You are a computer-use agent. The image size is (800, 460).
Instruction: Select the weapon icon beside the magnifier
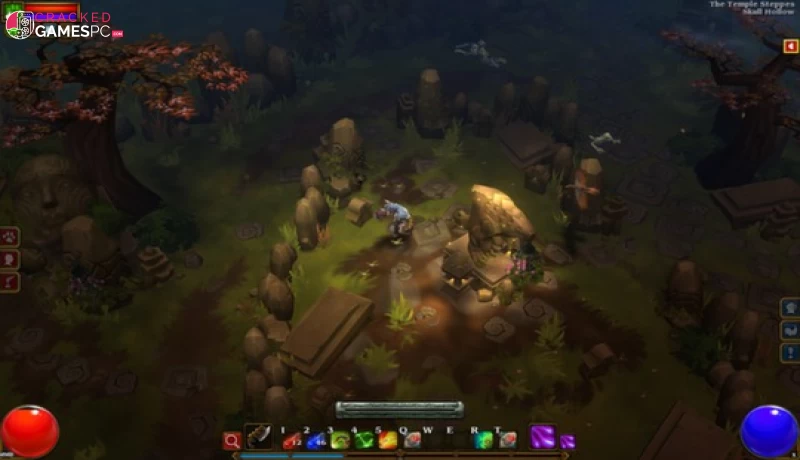(x=259, y=437)
